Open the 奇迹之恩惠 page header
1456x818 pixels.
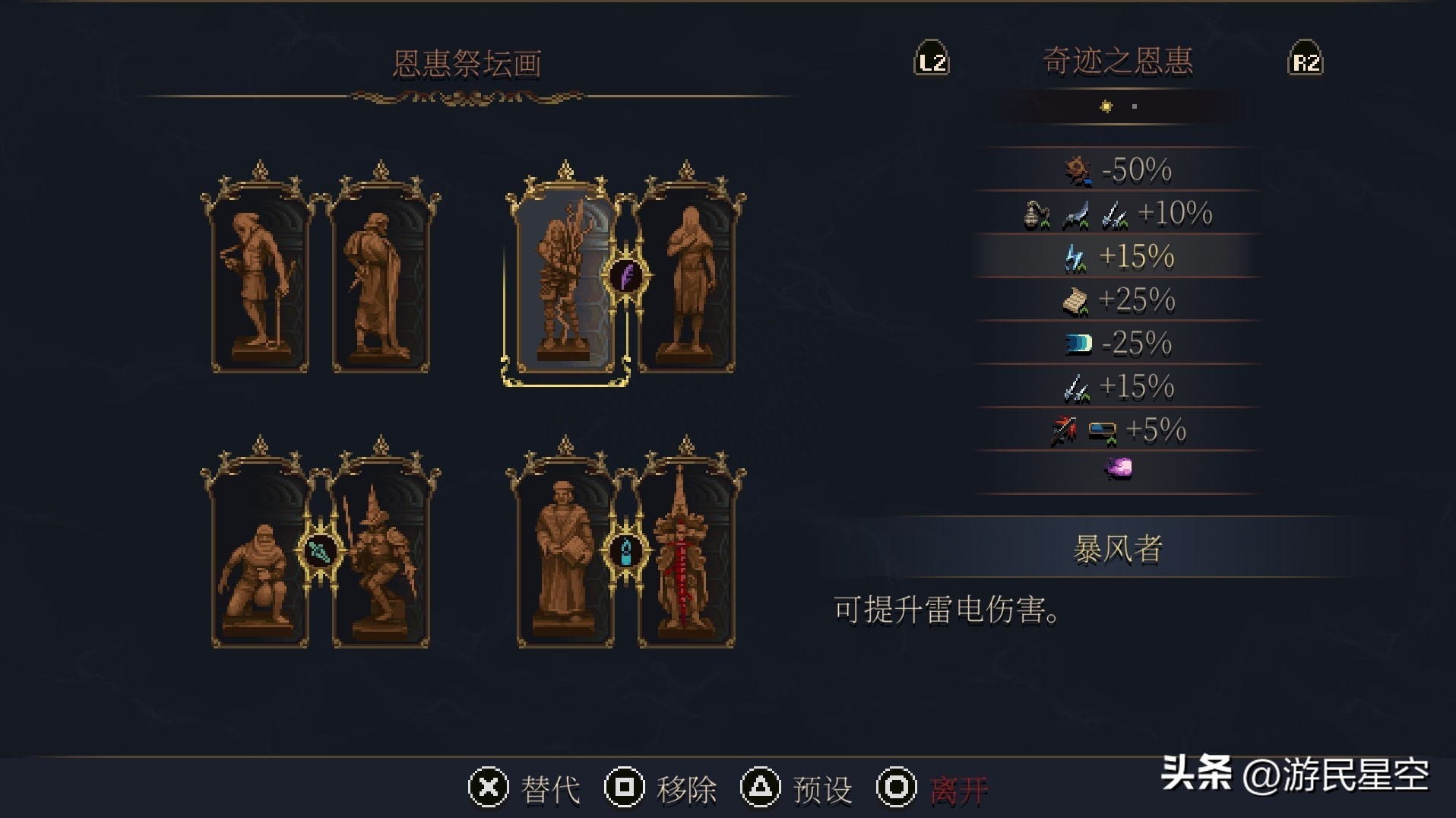1117,62
